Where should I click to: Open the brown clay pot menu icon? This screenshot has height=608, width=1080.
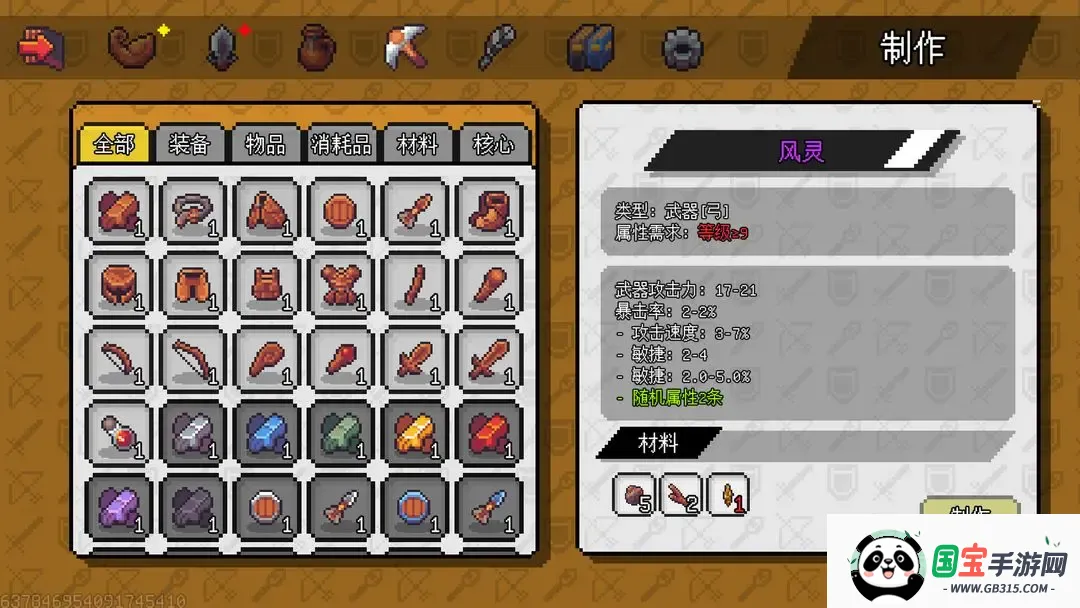pyautogui.click(x=316, y=47)
